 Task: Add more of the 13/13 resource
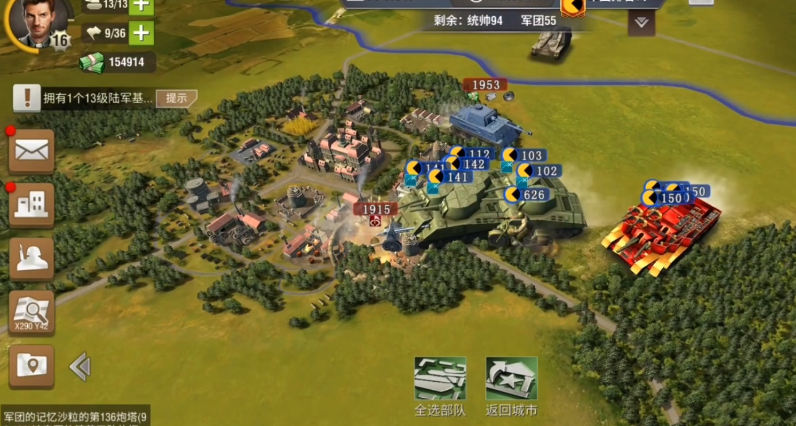(142, 5)
